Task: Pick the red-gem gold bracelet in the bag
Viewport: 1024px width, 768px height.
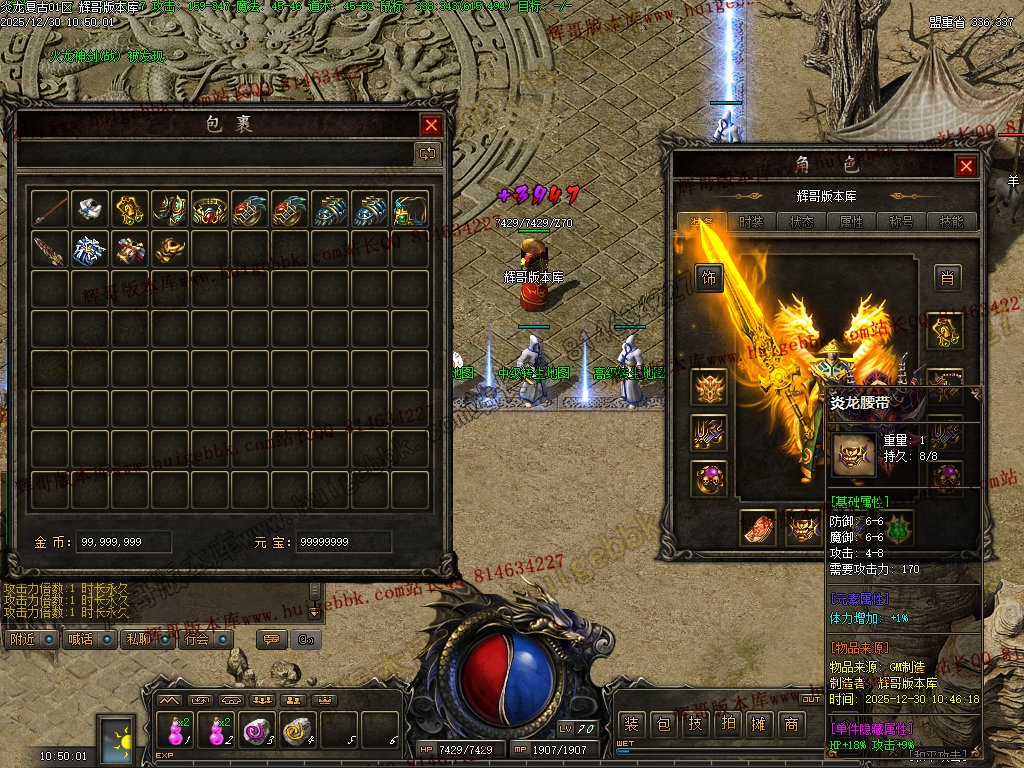Action: pos(209,209)
